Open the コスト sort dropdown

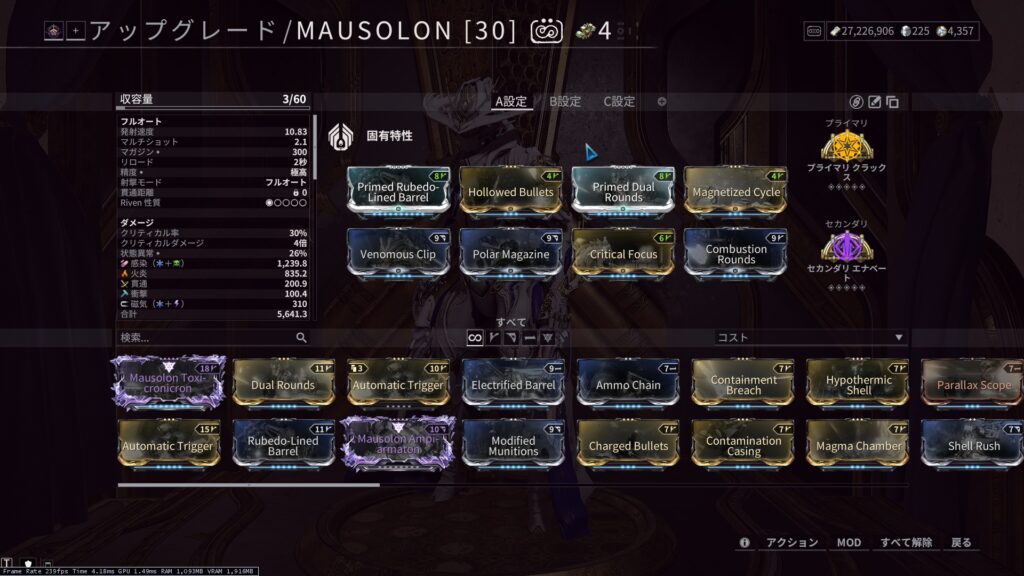pyautogui.click(x=810, y=338)
